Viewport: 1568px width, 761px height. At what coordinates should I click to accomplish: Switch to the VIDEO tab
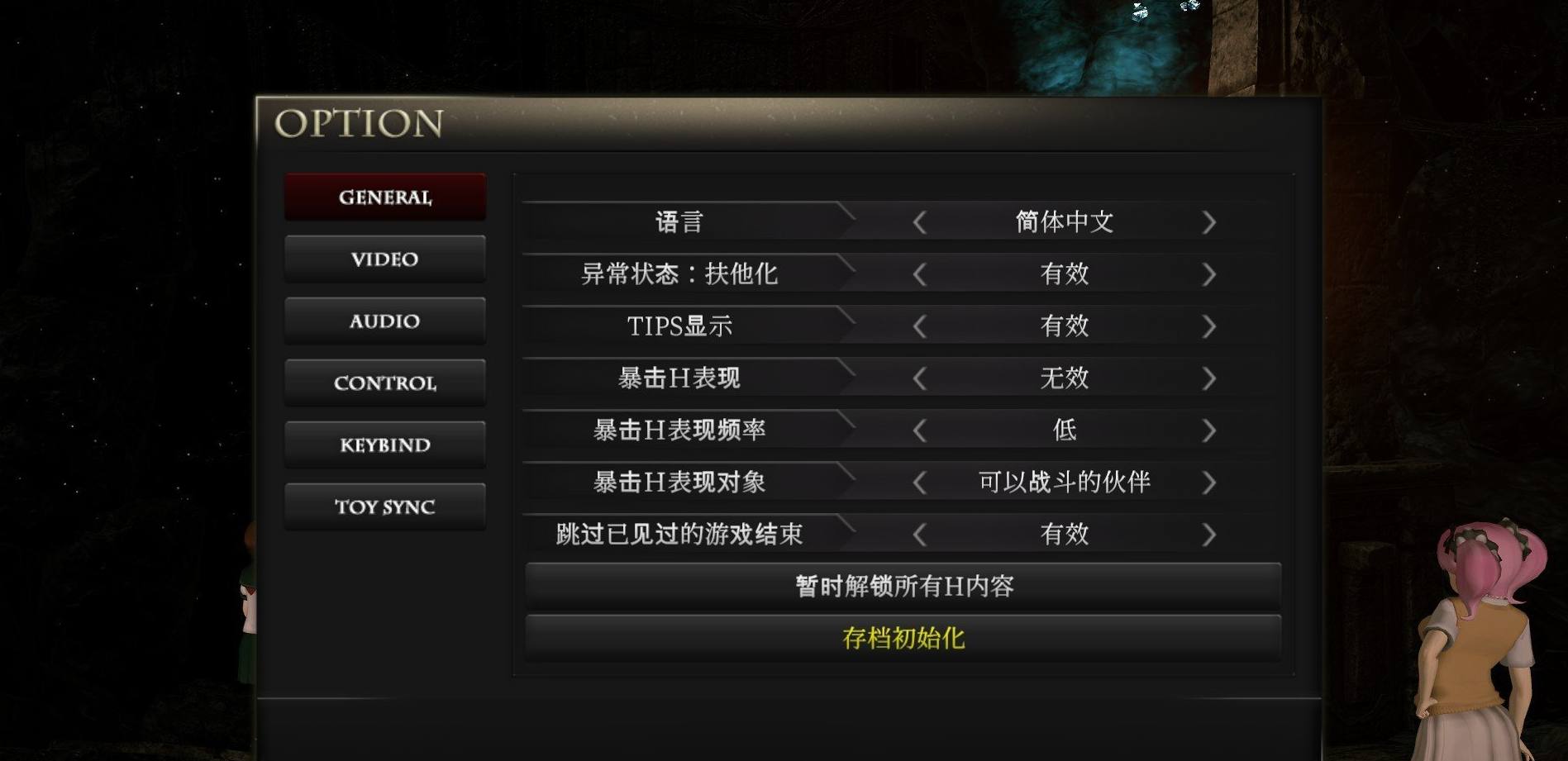pos(384,259)
